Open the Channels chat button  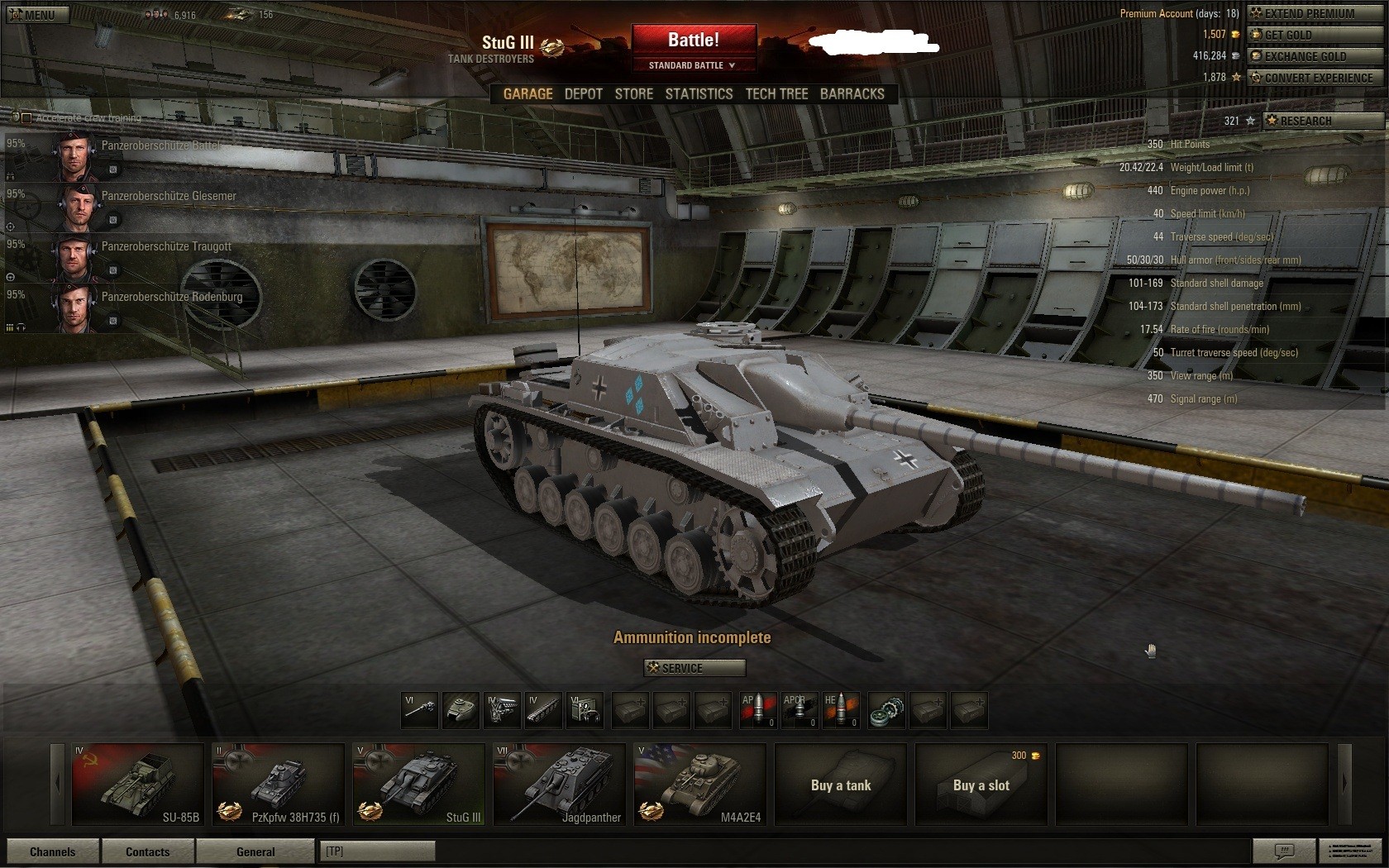coord(52,851)
